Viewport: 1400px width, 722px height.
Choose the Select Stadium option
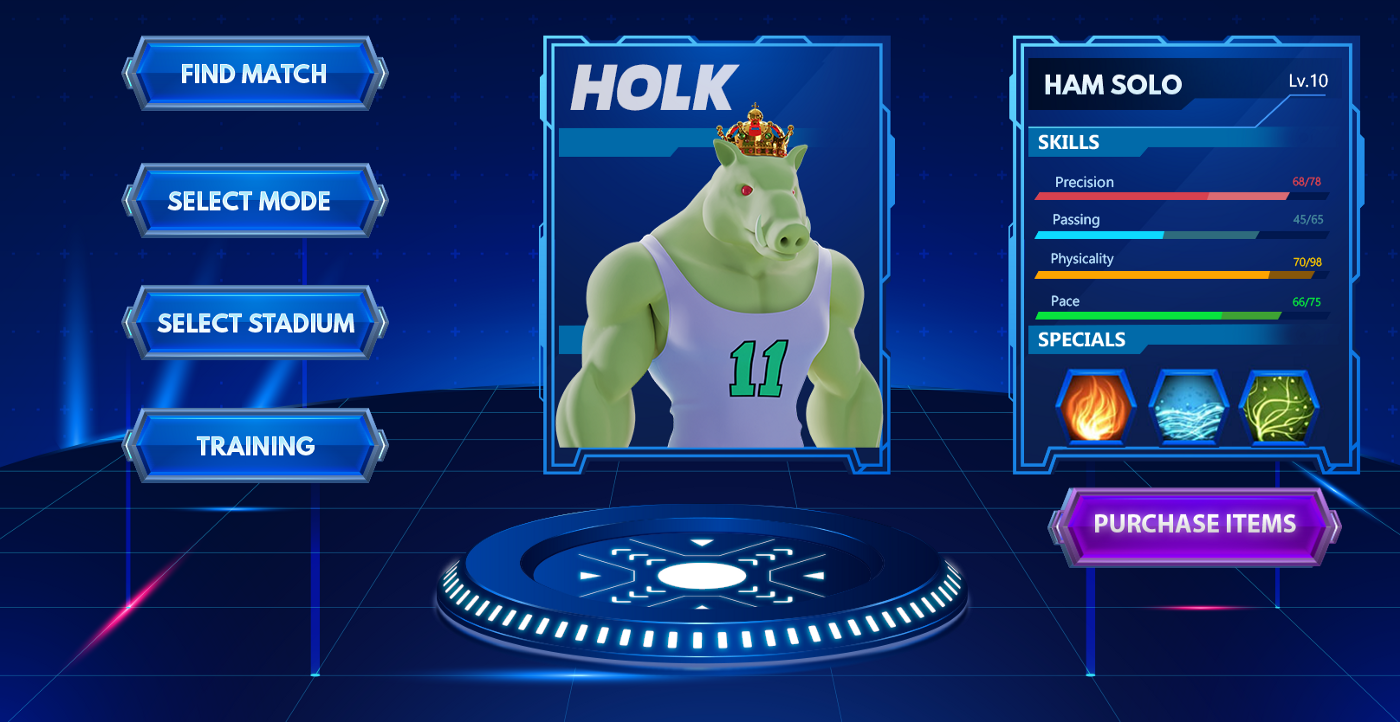(254, 323)
